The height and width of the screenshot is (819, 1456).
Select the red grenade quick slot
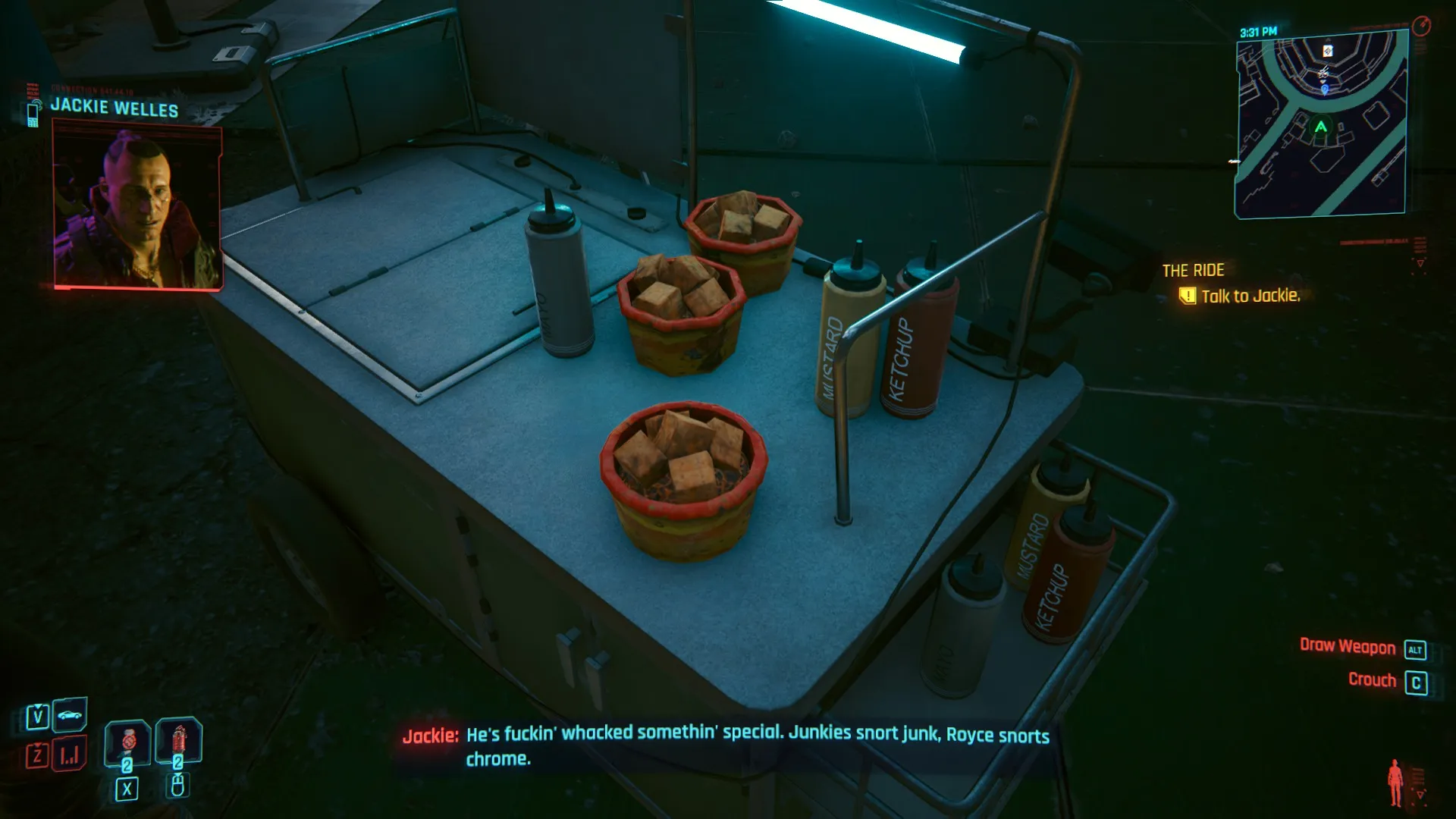pos(178,741)
